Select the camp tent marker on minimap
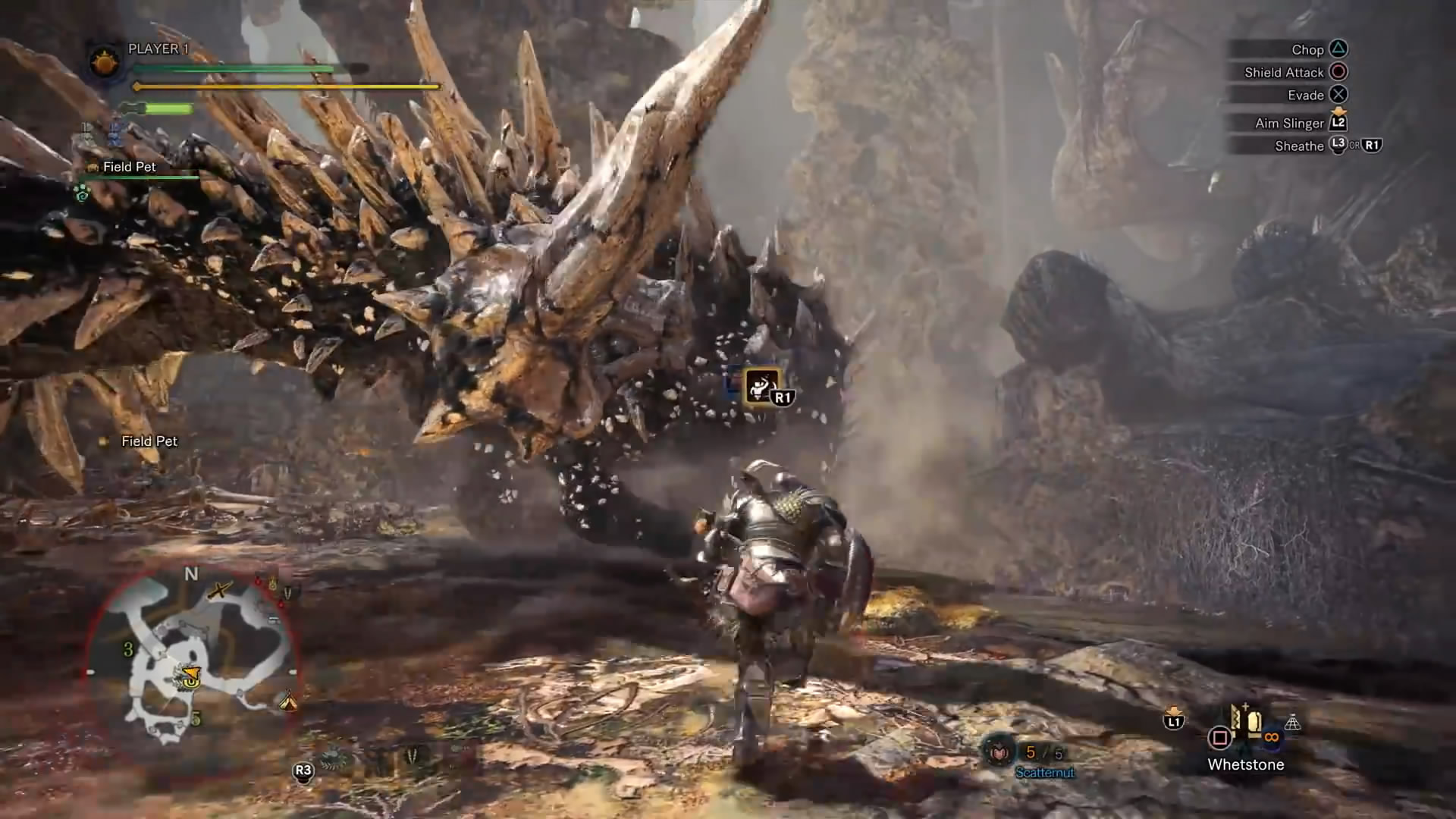Viewport: 1456px width, 819px height. click(287, 701)
